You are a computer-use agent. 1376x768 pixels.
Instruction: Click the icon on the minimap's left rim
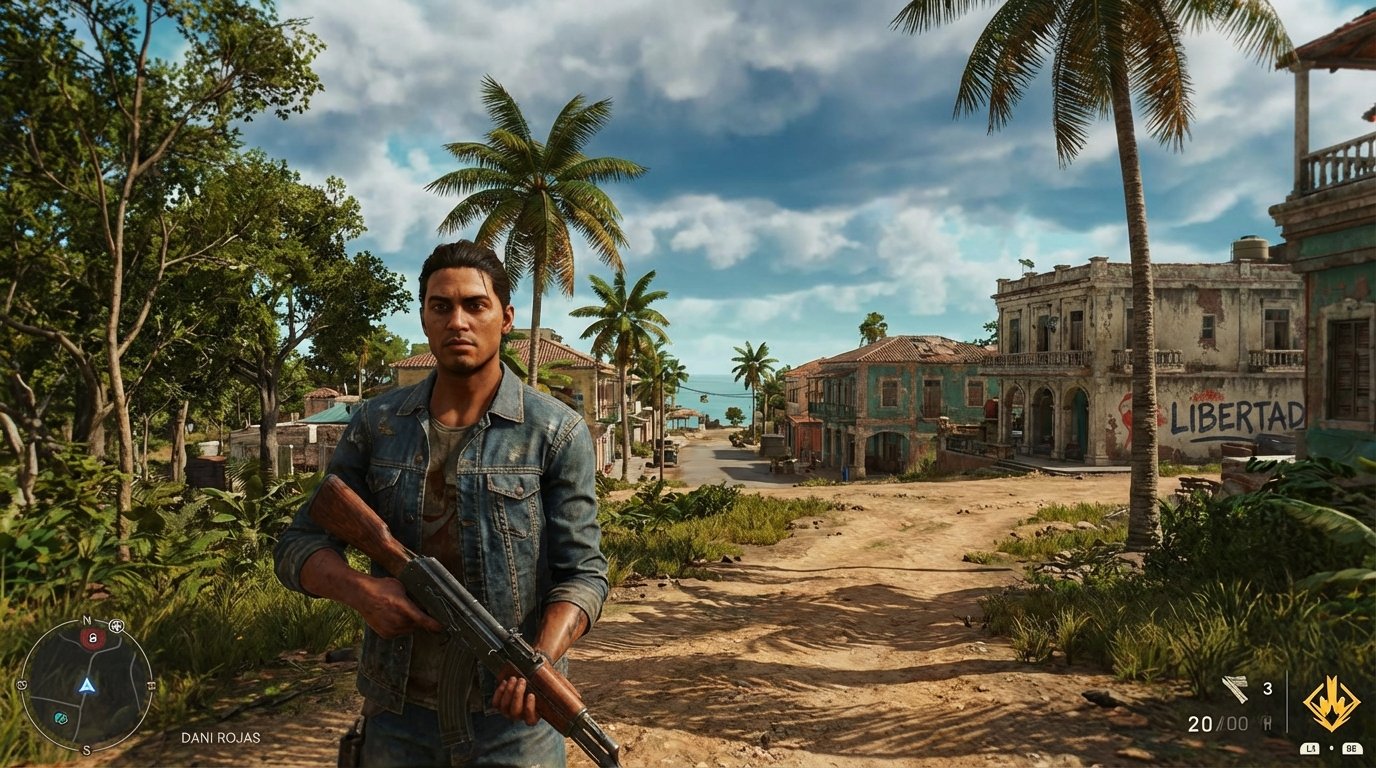coord(22,684)
